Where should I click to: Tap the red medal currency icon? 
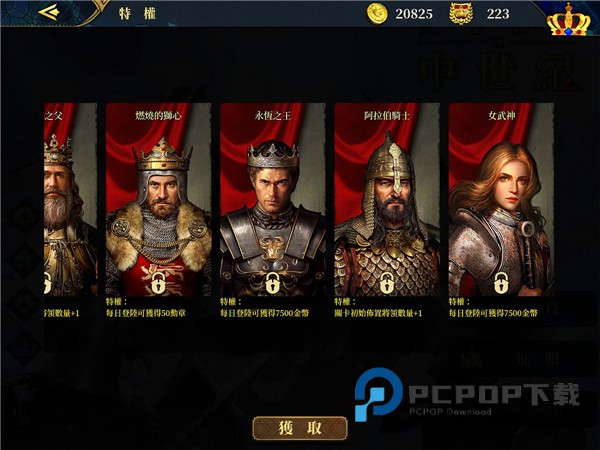point(460,13)
